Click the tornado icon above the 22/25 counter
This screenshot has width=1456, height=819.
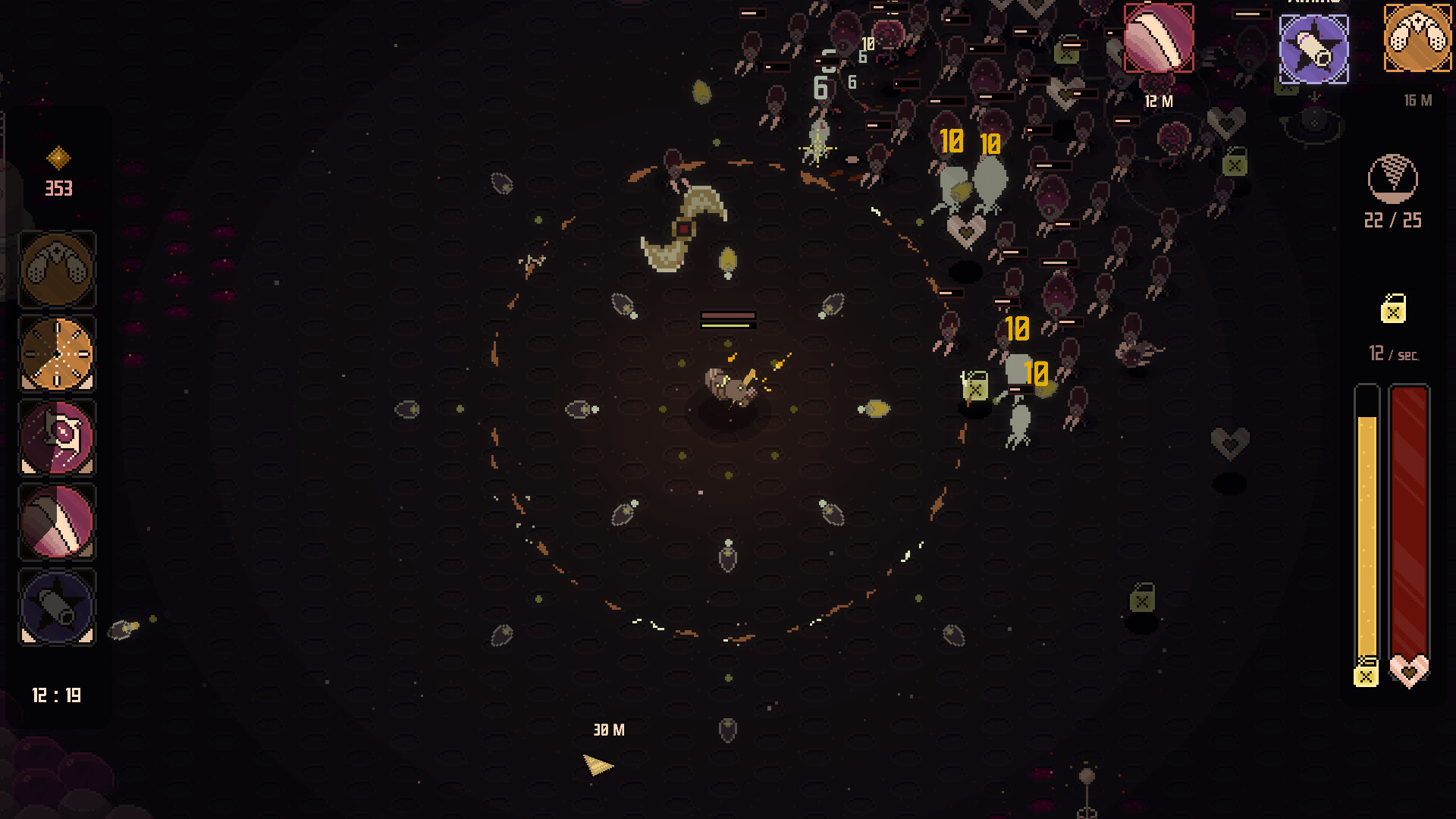1394,180
